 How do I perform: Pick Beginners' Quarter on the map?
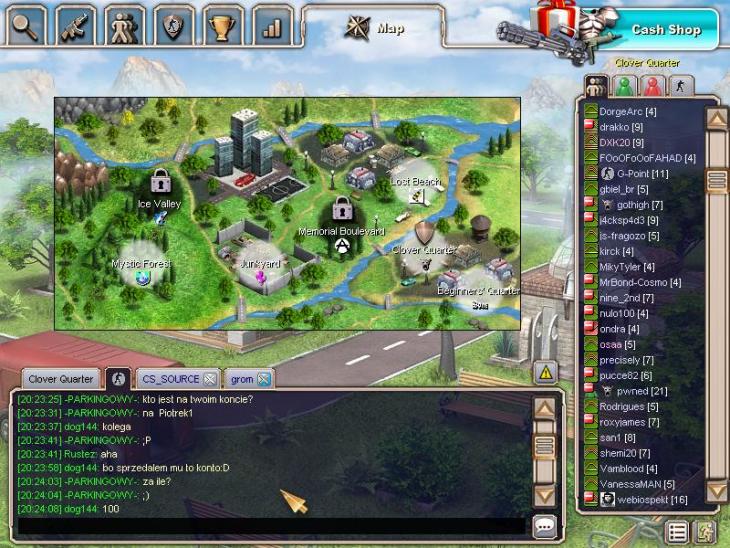478,284
